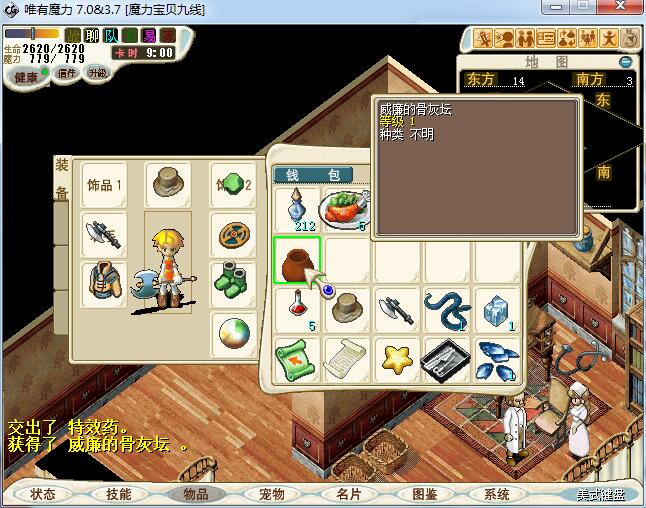646x508 pixels.
Task: Toggle the 聊 chat mode button
Action: tap(92, 36)
